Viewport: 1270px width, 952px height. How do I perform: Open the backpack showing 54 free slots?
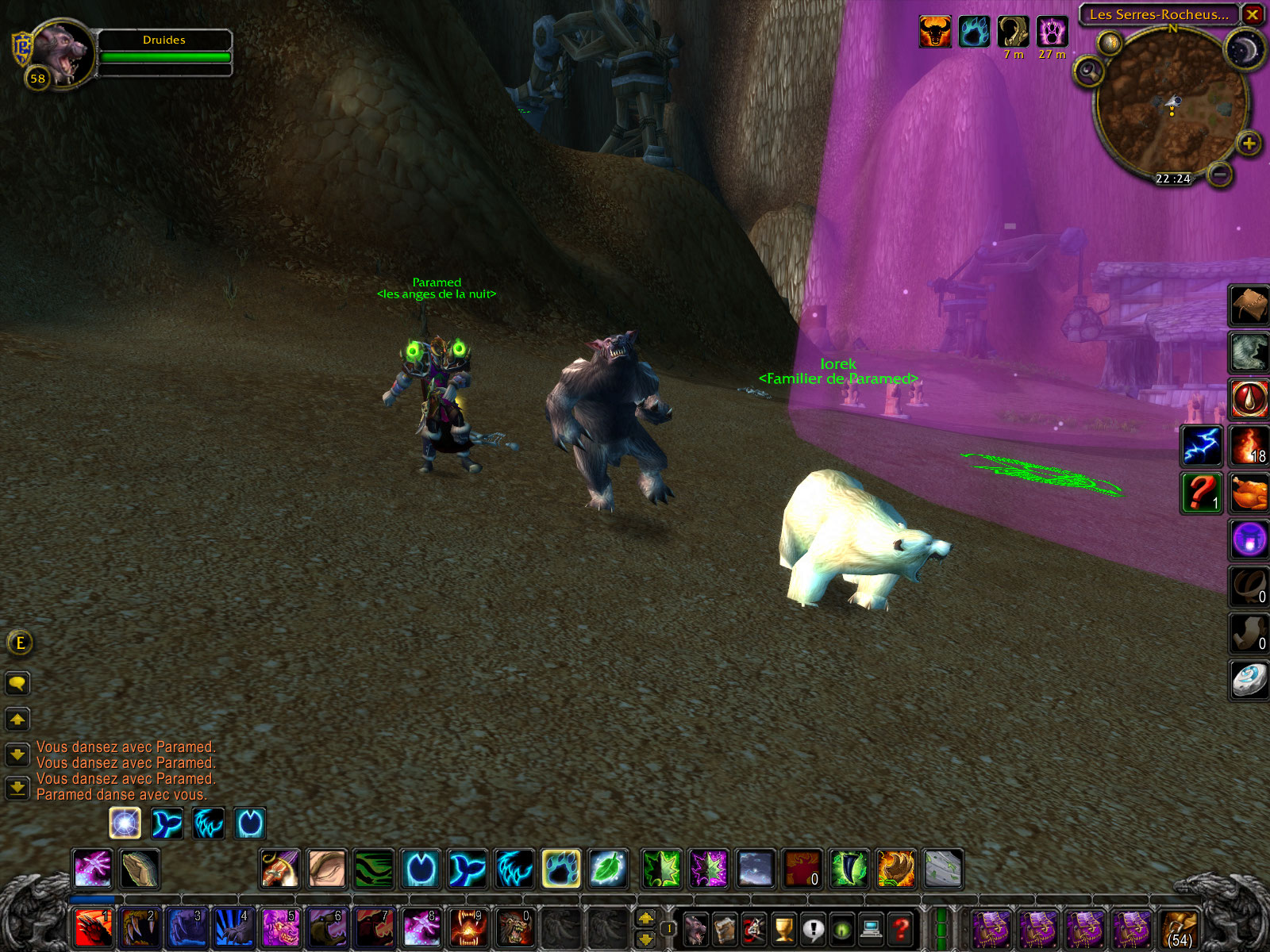[1180, 928]
